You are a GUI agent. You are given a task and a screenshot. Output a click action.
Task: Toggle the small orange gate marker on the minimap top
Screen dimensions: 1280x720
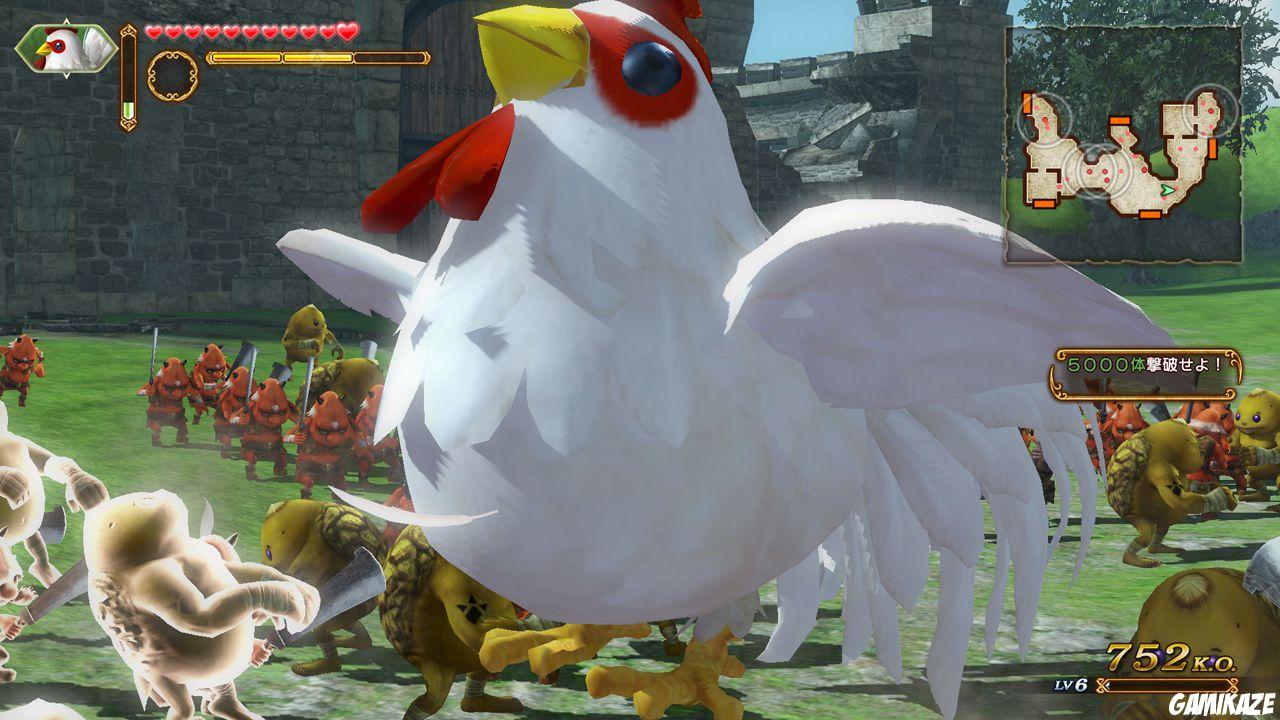coord(1120,120)
